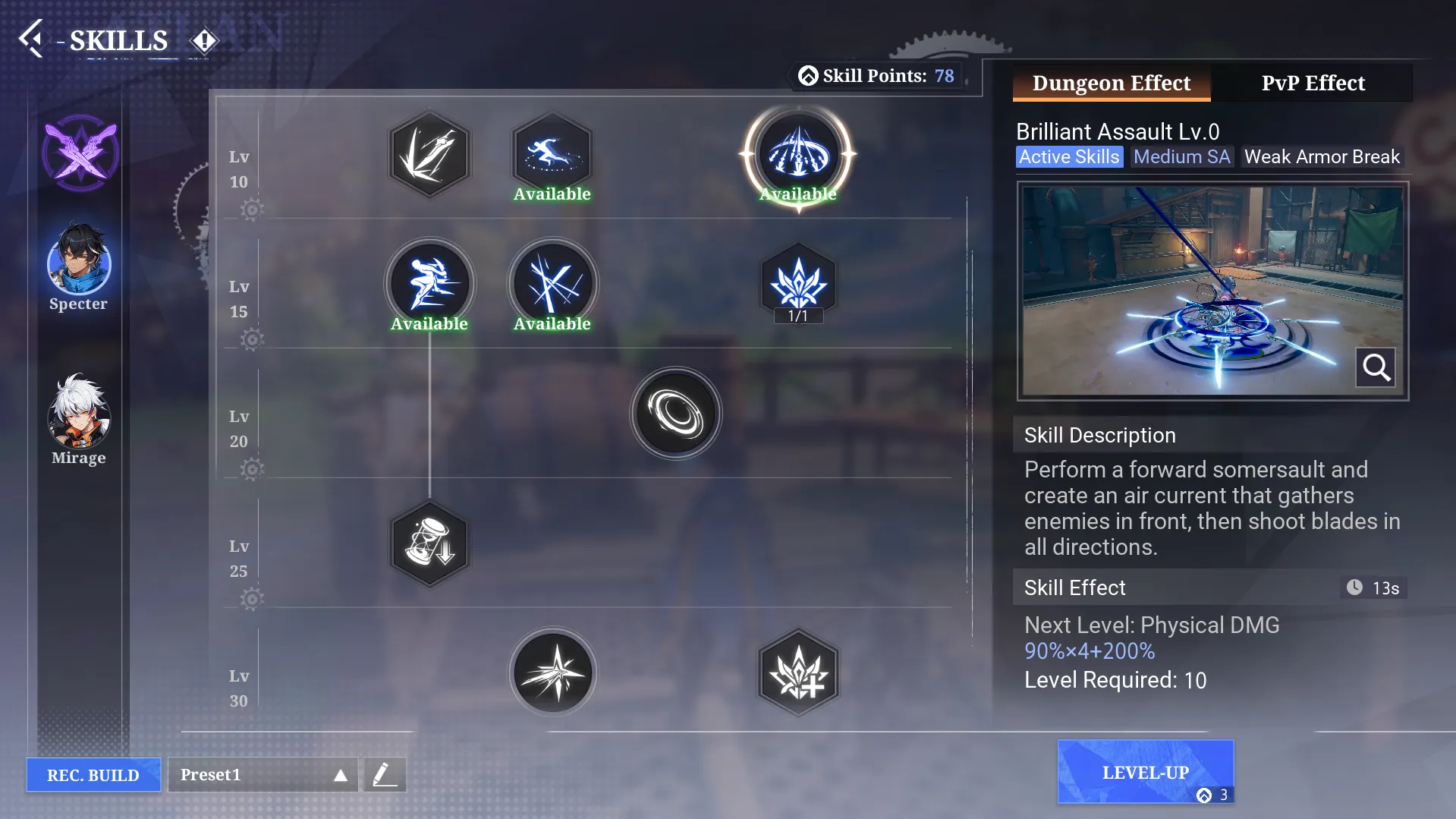Select the crown-plus passive skill node

[797, 673]
